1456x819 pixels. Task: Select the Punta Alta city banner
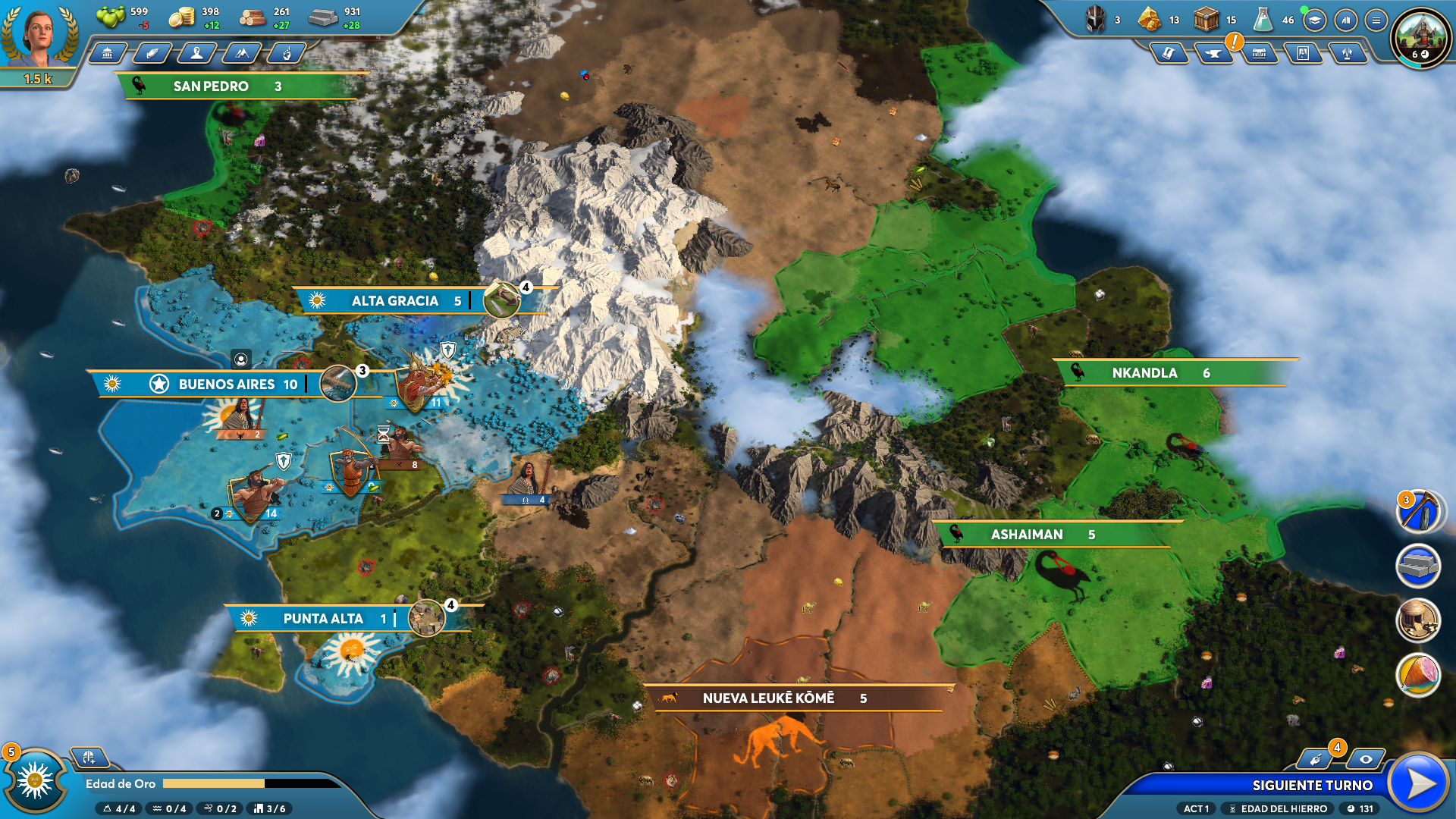(322, 619)
